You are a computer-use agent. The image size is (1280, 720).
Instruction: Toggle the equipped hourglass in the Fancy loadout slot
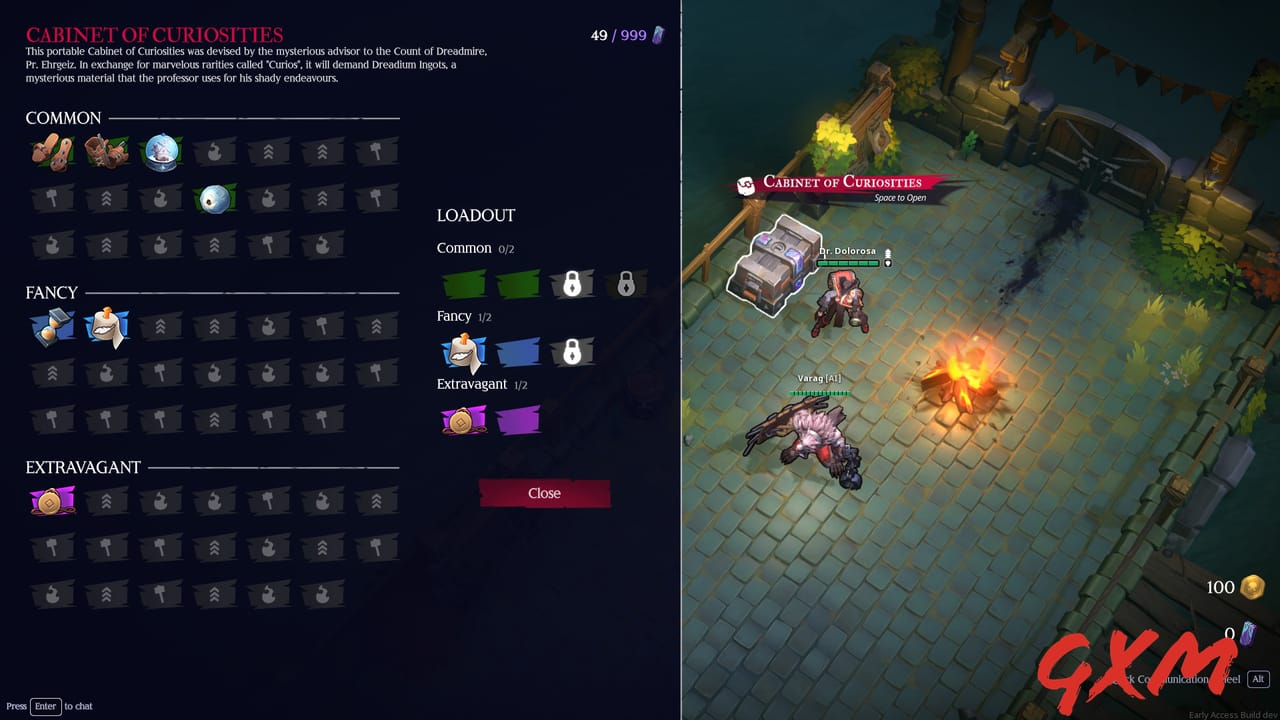463,353
